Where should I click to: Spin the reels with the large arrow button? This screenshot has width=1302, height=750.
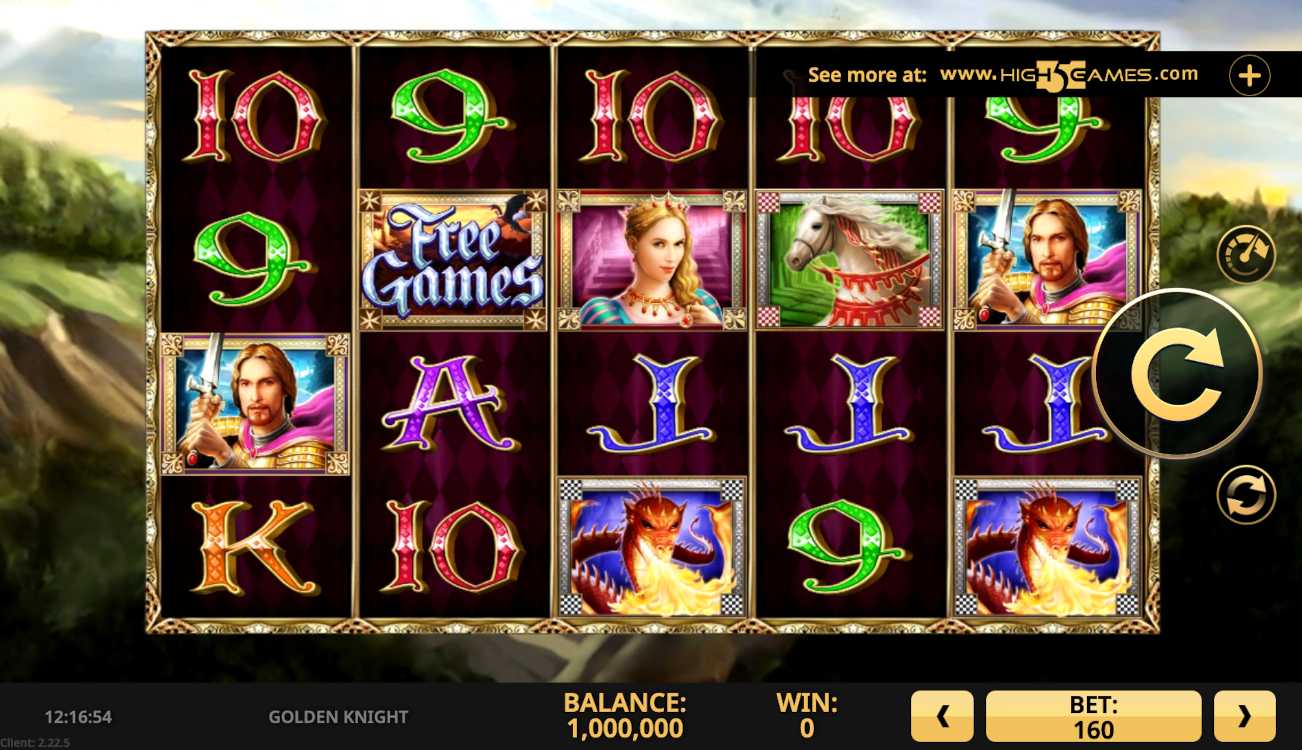[x=1177, y=373]
